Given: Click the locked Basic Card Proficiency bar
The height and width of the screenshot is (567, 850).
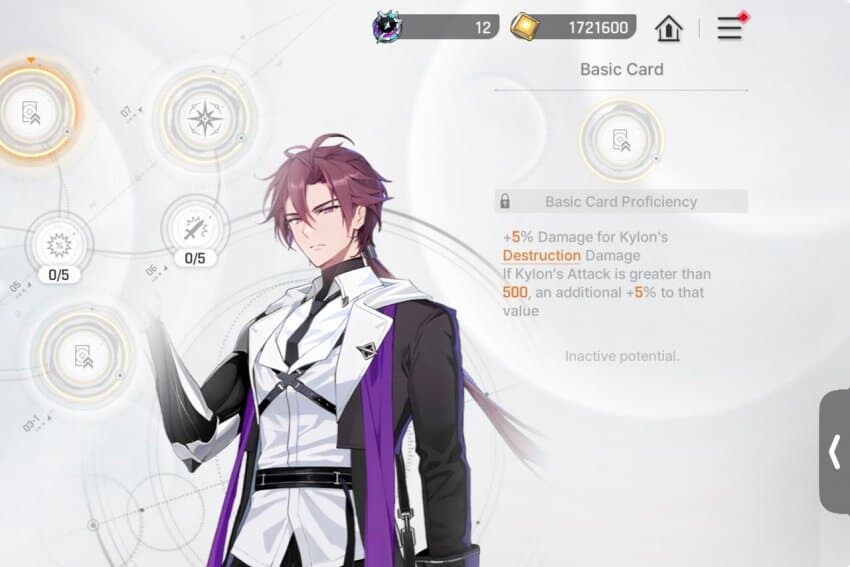Looking at the screenshot, I should pos(621,201).
